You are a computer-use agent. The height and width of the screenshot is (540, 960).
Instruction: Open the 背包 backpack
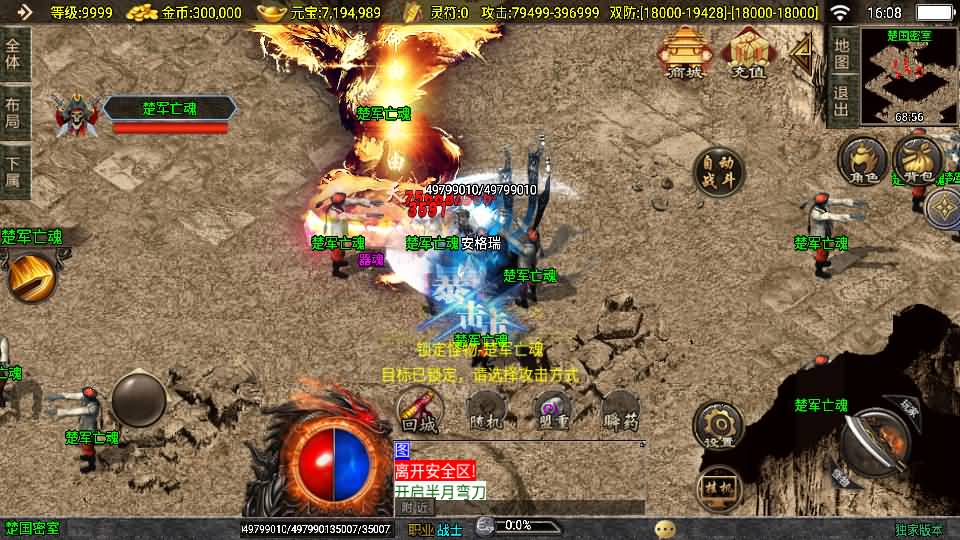916,160
